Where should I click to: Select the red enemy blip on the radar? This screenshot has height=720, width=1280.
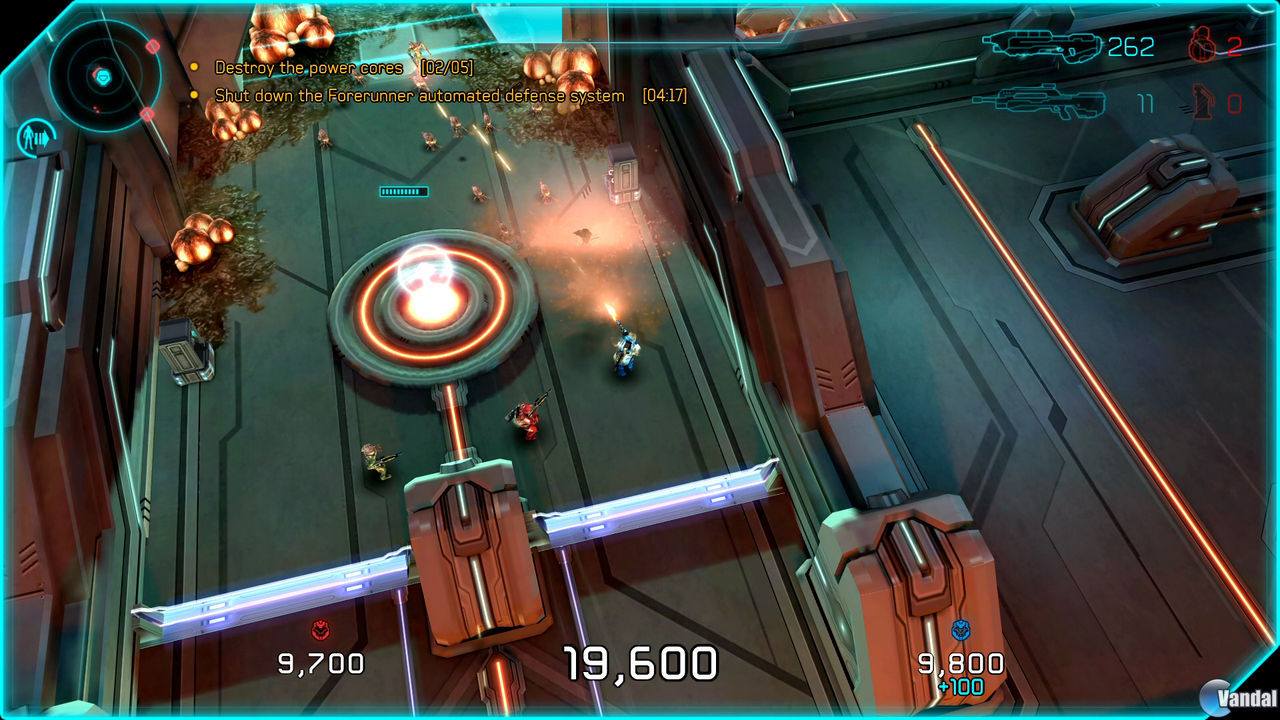[x=151, y=49]
